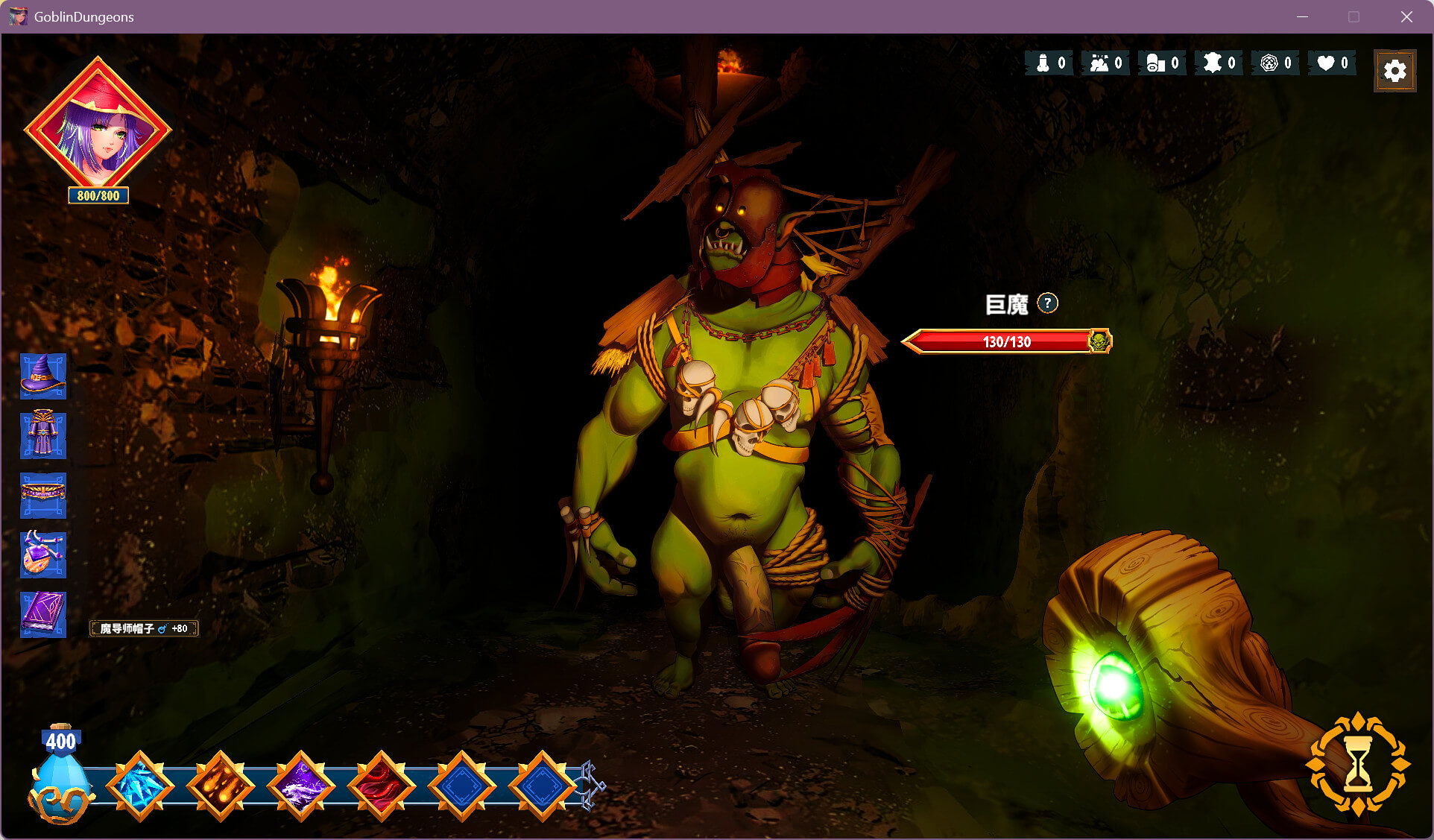Viewport: 1434px width, 840px height.
Task: Show troll info with question mark
Action: point(1047,303)
